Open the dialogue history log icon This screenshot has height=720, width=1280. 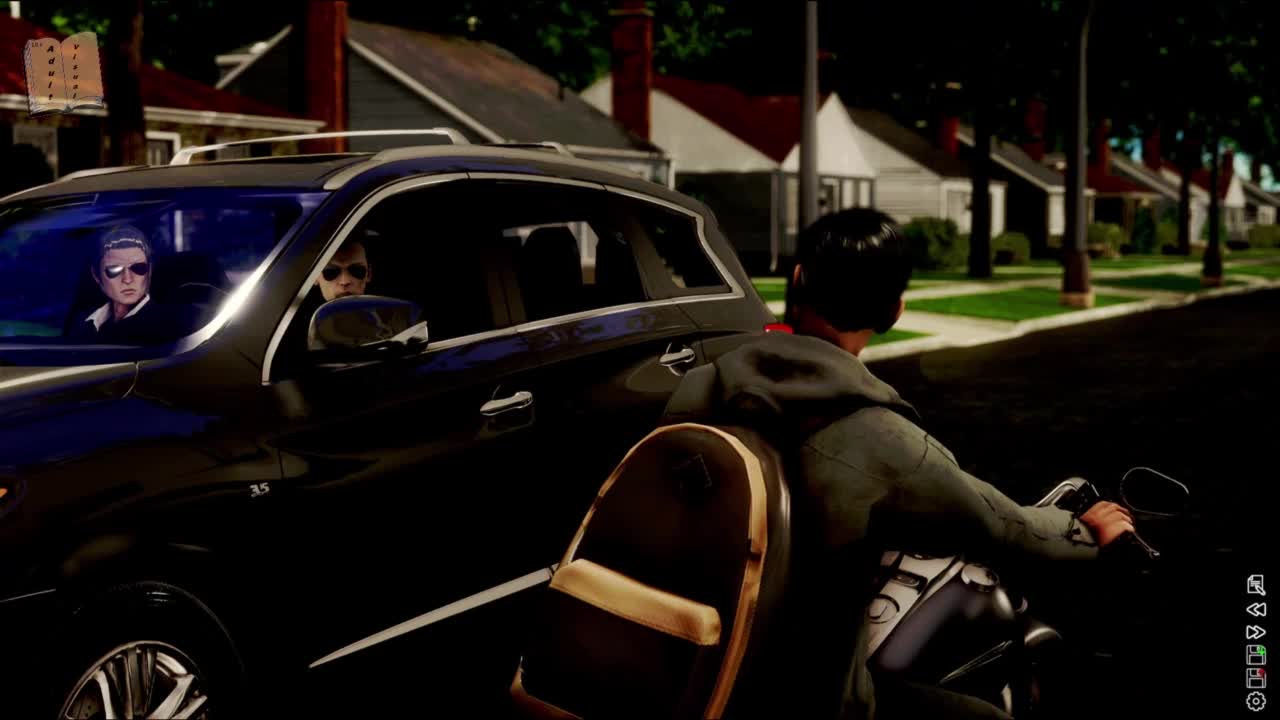[x=1256, y=585]
